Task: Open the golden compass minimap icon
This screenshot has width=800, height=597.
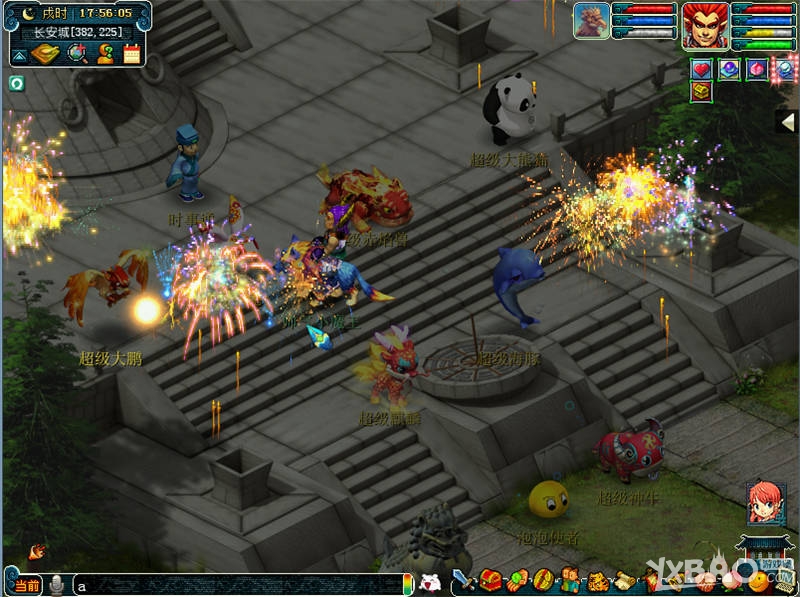Action: click(45, 54)
